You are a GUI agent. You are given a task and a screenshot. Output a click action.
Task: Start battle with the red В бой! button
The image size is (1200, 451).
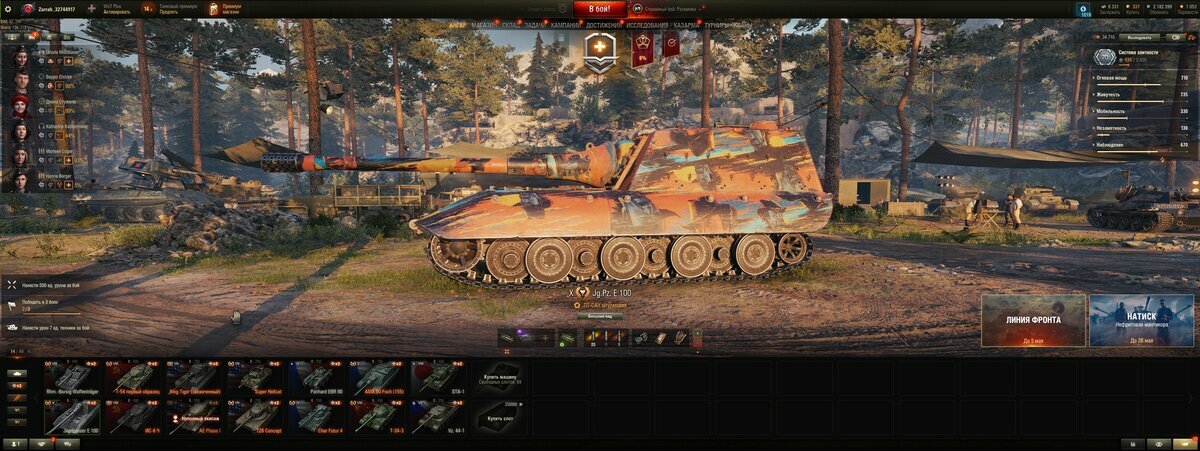[x=599, y=9]
